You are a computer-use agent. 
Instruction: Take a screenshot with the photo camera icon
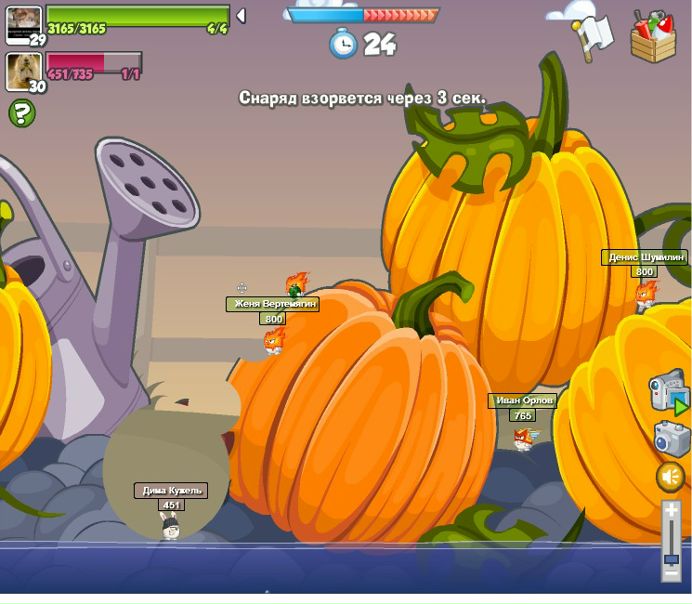[x=671, y=439]
